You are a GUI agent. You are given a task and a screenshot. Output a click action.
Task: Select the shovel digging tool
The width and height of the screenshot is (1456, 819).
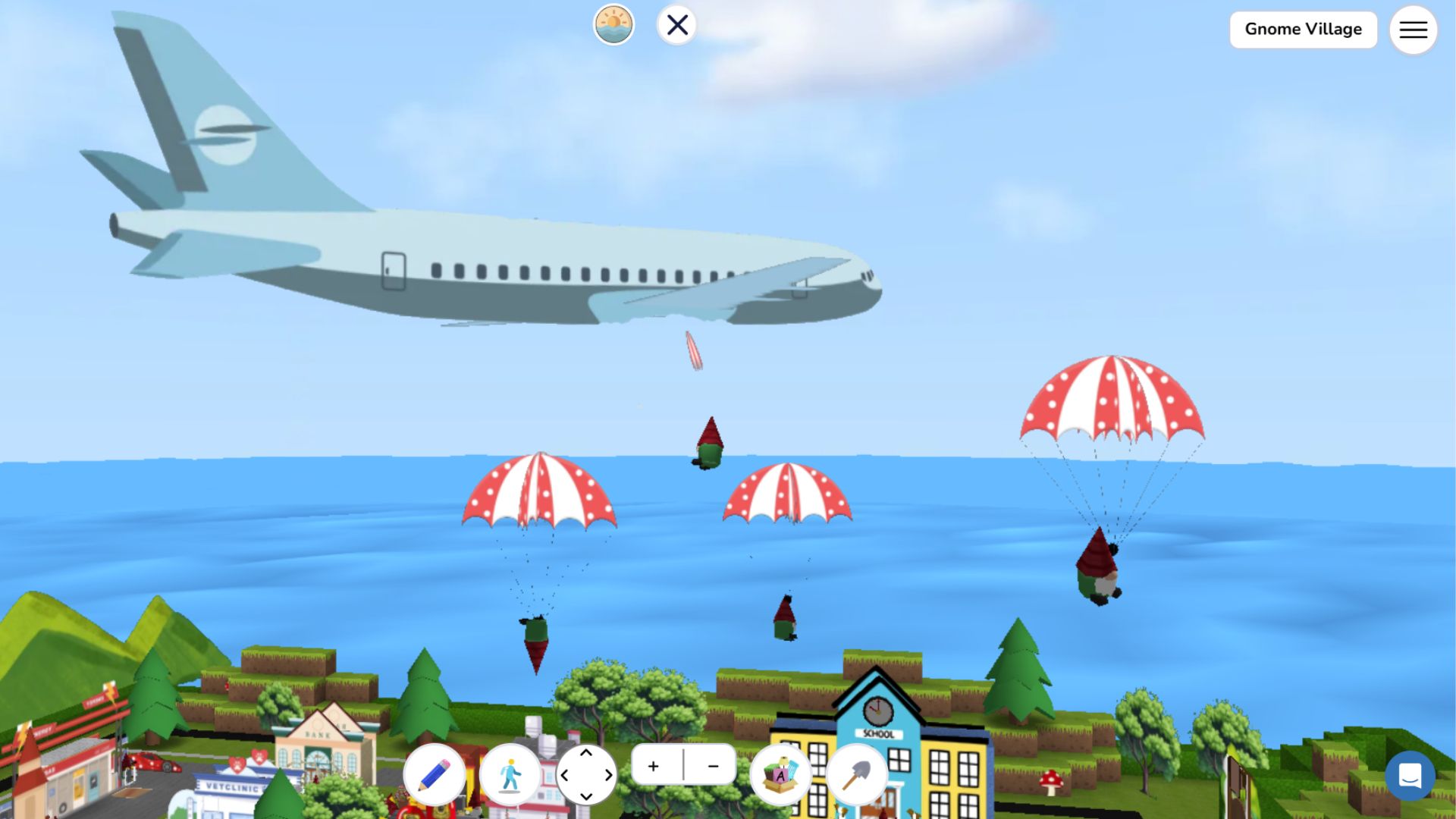pos(858,774)
